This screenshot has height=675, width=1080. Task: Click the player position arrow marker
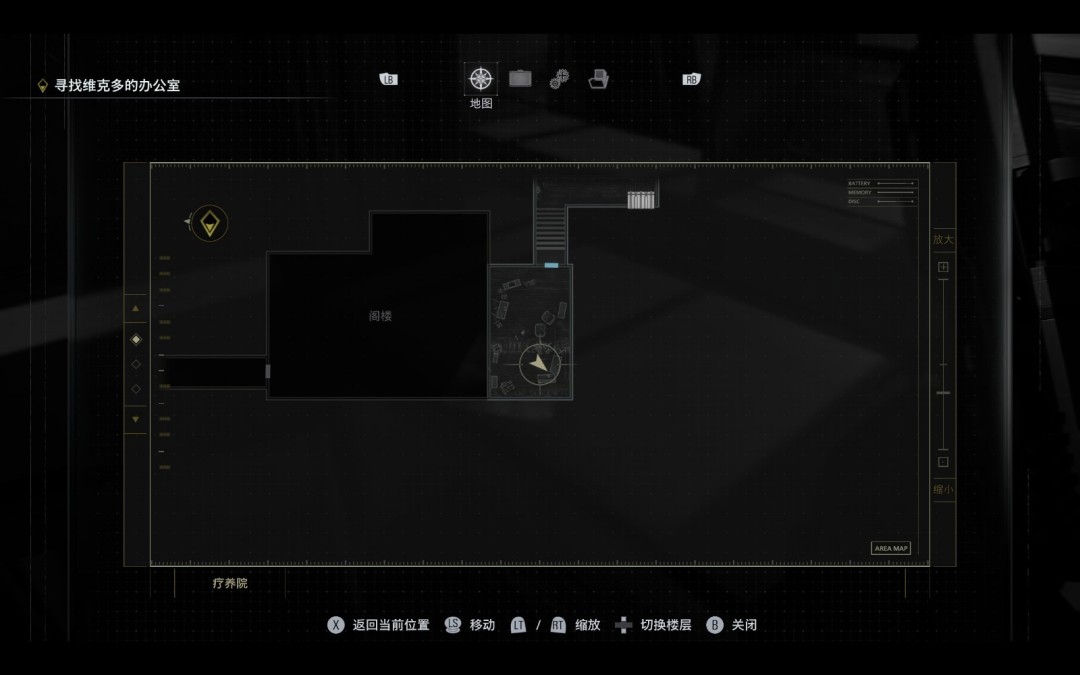pyautogui.click(x=540, y=364)
